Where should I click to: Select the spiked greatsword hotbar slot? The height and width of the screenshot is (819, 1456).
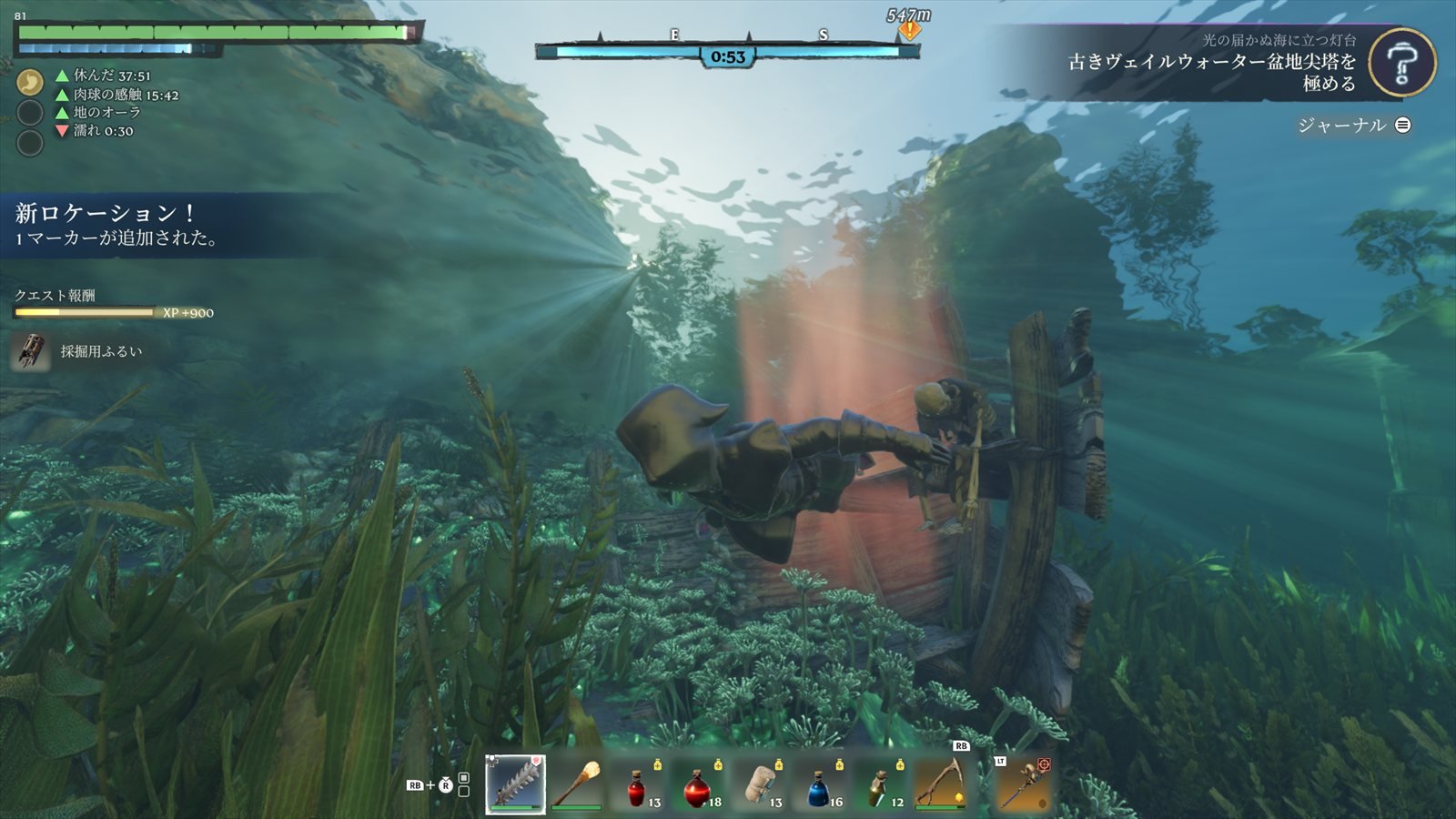pos(516,783)
